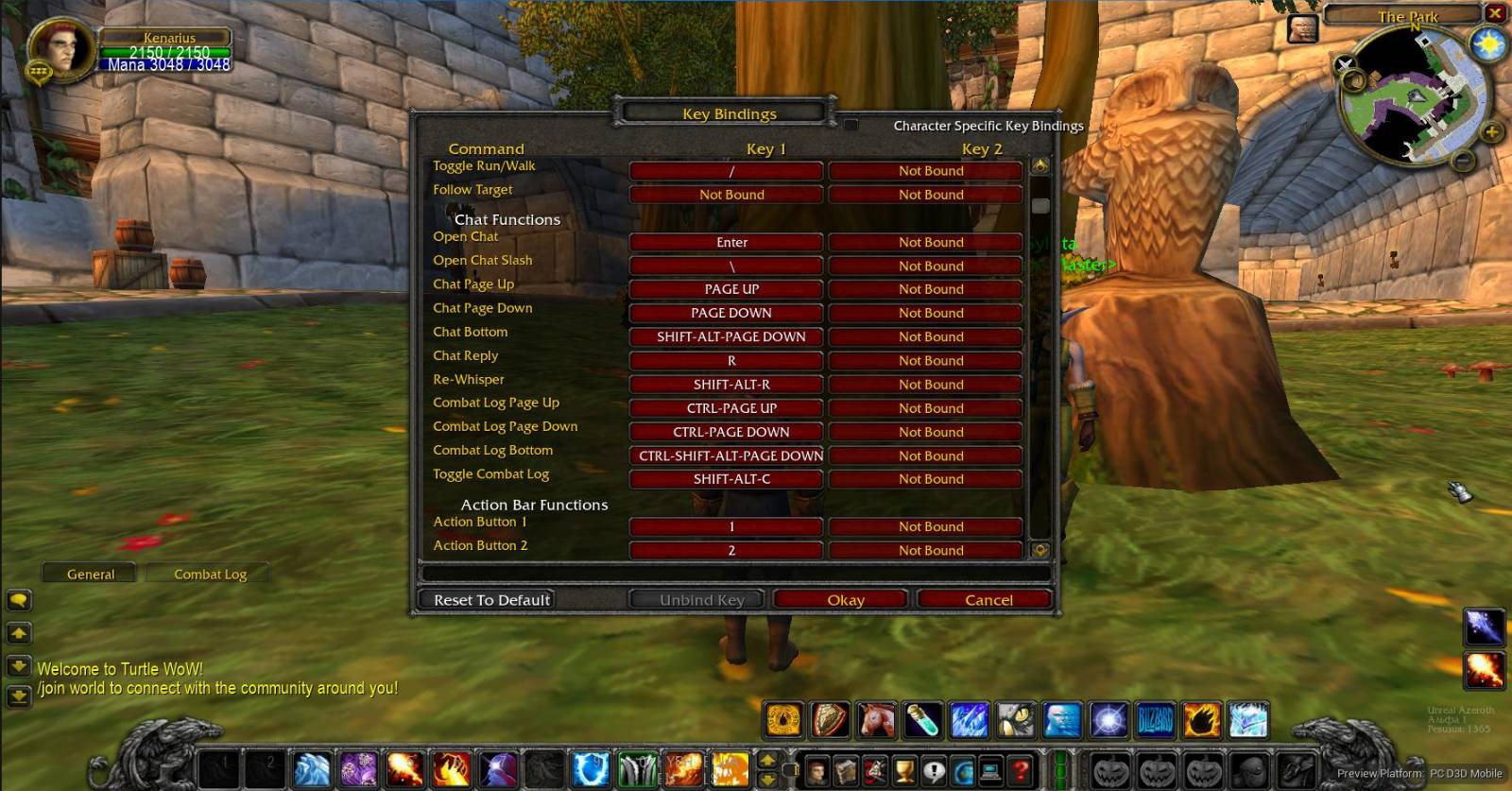Open the World Map globe icon
This screenshot has width=1512, height=791.
pos(963,769)
